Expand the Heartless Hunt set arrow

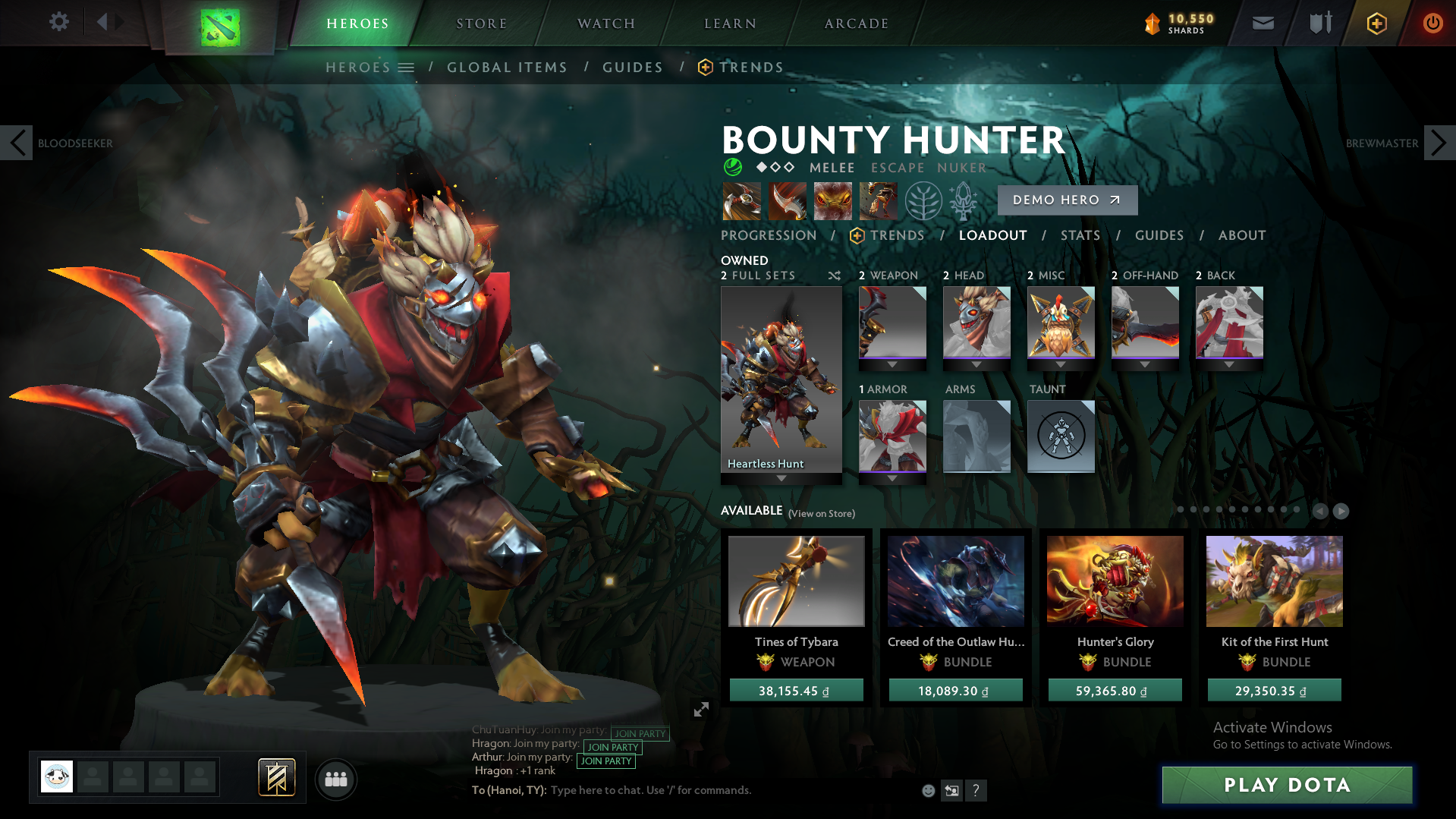click(781, 478)
